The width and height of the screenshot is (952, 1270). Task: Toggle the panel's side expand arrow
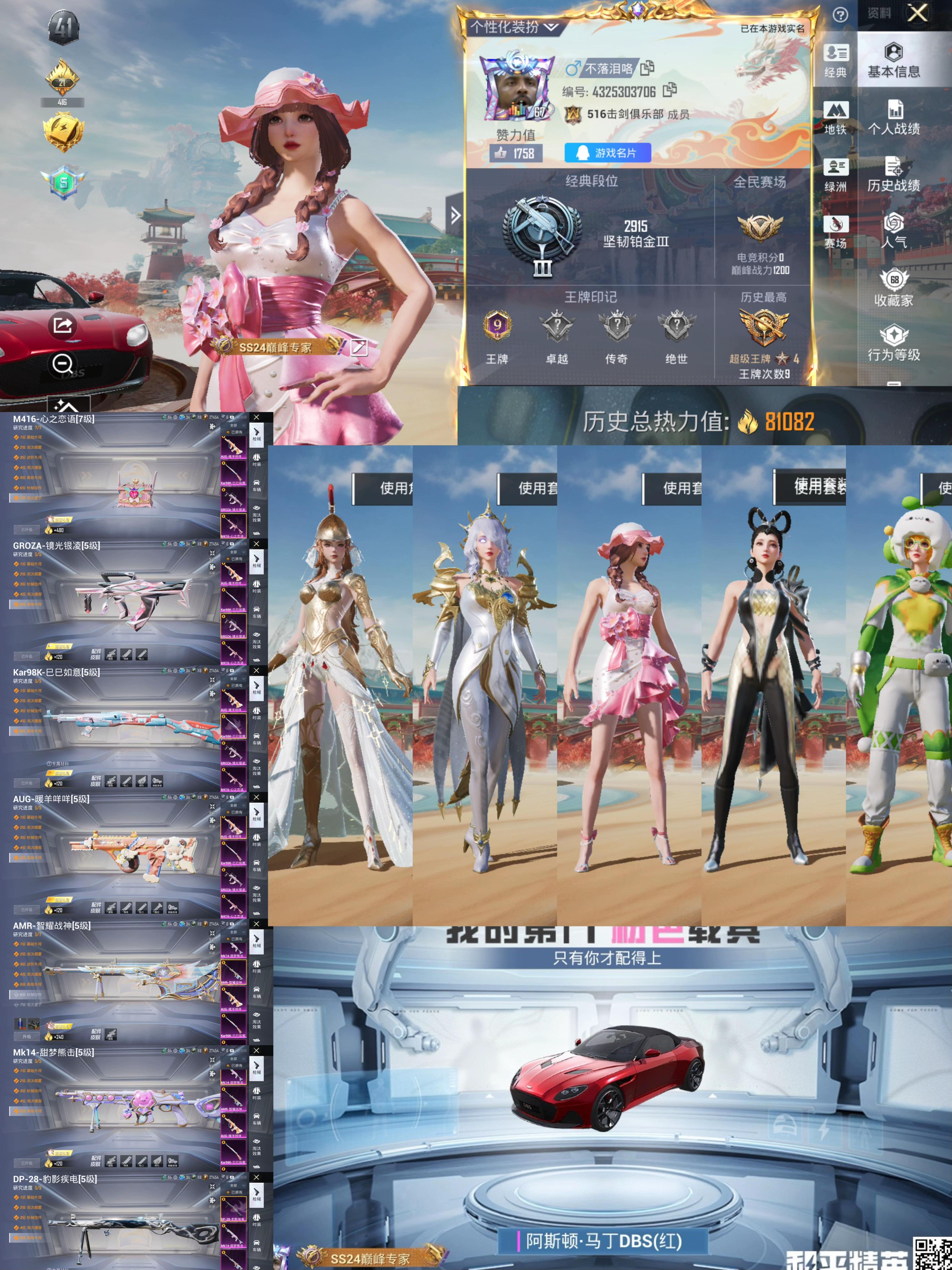point(455,215)
